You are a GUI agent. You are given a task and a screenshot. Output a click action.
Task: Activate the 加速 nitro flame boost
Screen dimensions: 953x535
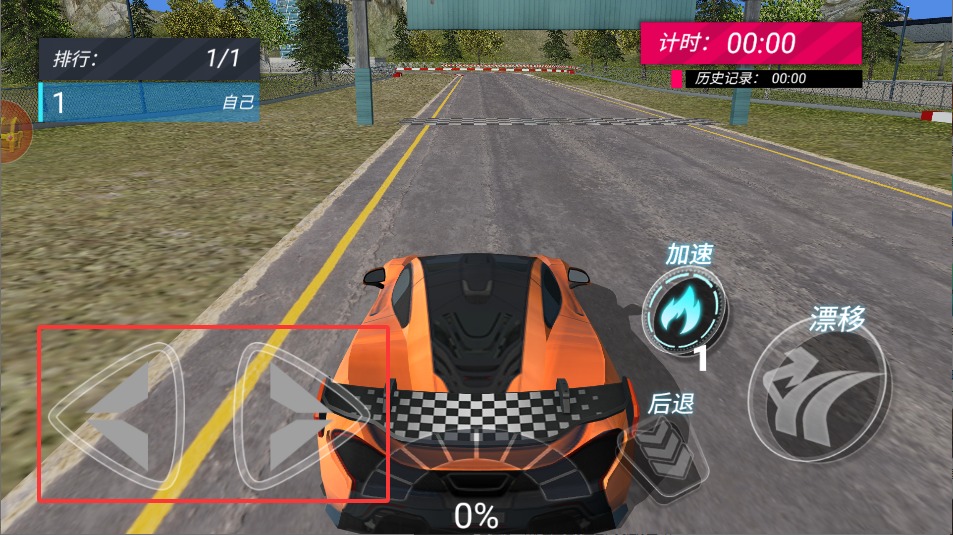684,311
